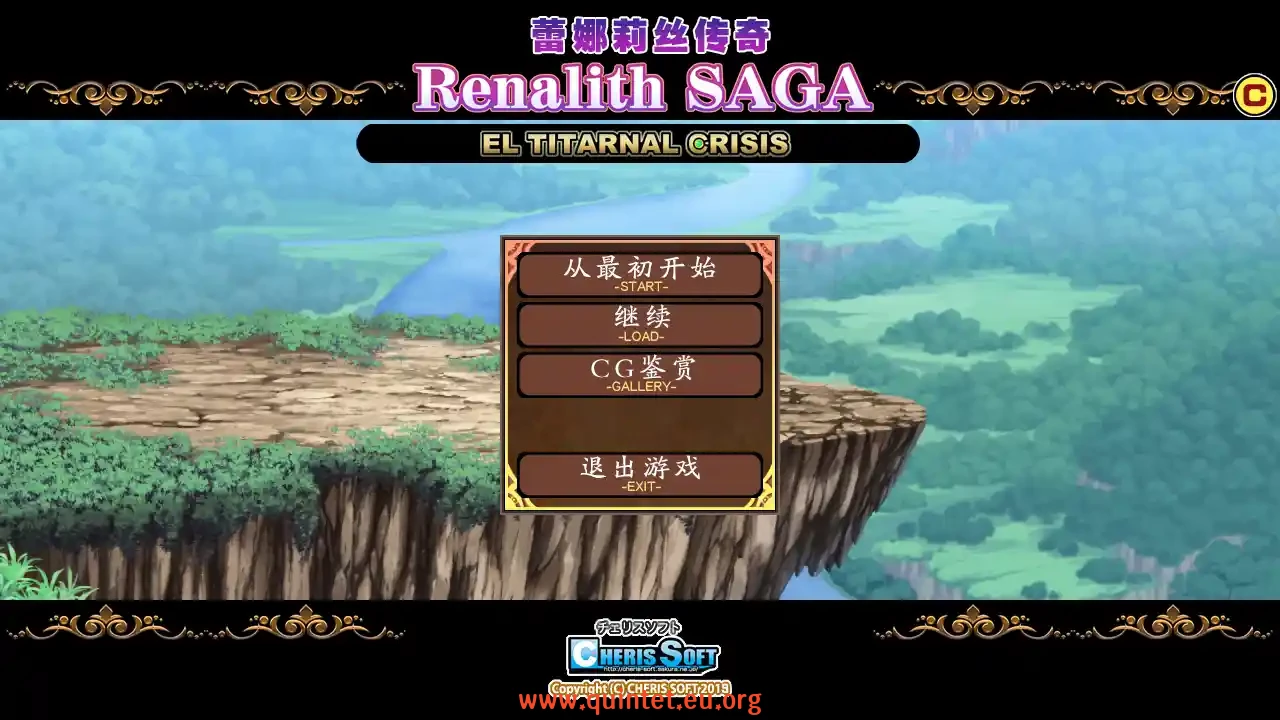
Task: Click the EL TITARNAL CRISIS subtitle banner
Action: pos(638,143)
